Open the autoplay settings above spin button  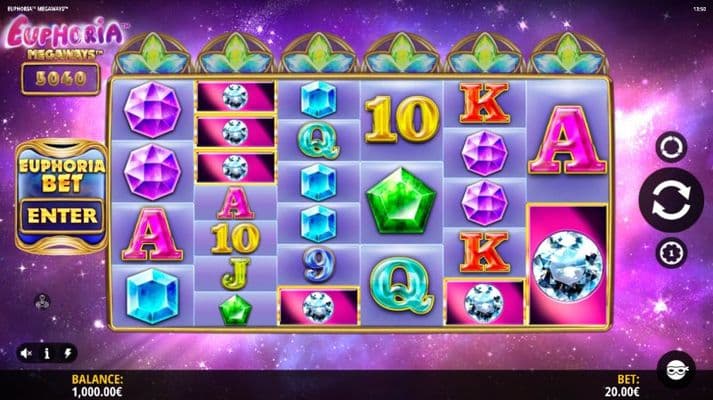point(671,147)
